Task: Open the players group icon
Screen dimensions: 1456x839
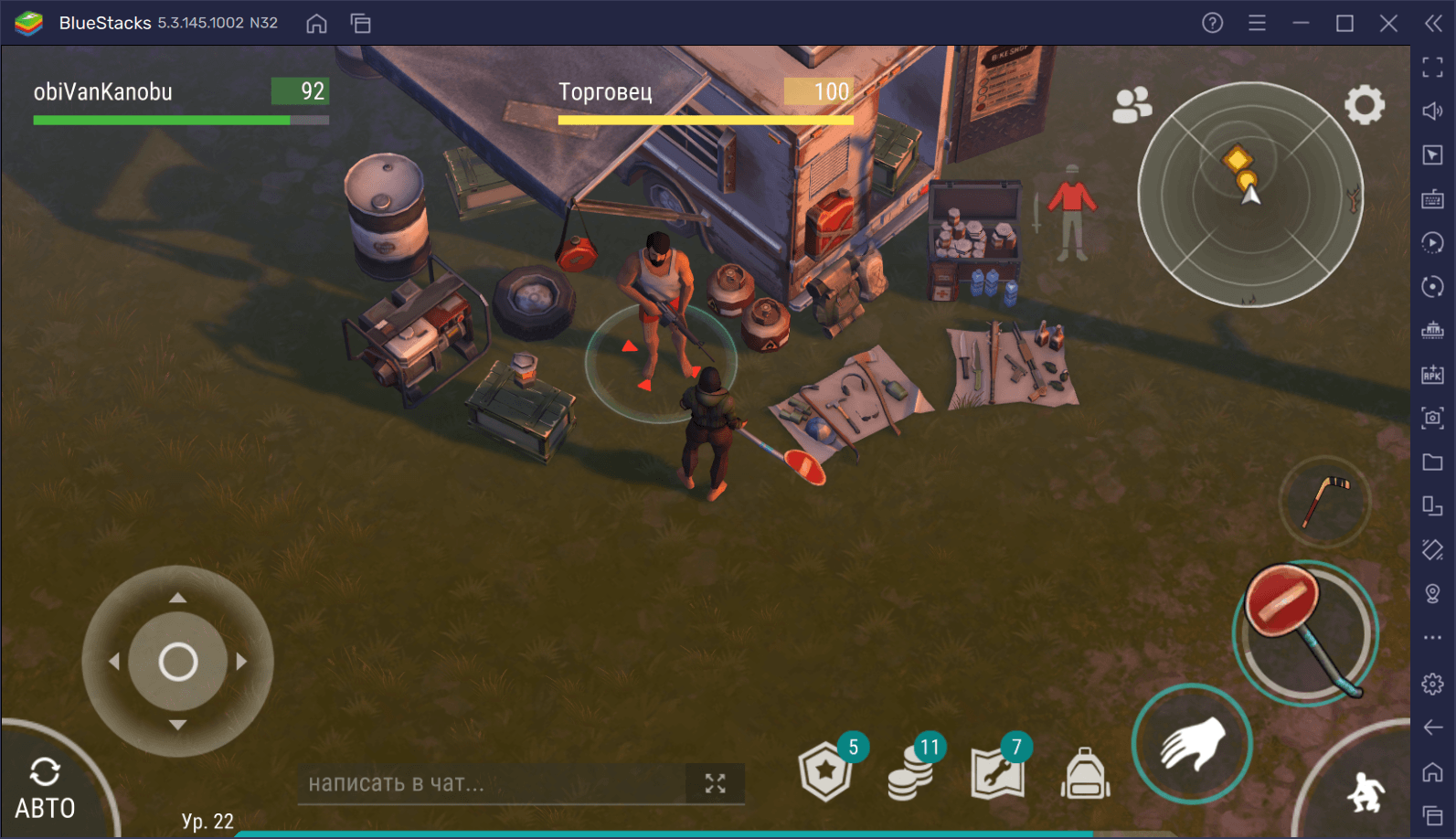Action: click(x=1132, y=105)
